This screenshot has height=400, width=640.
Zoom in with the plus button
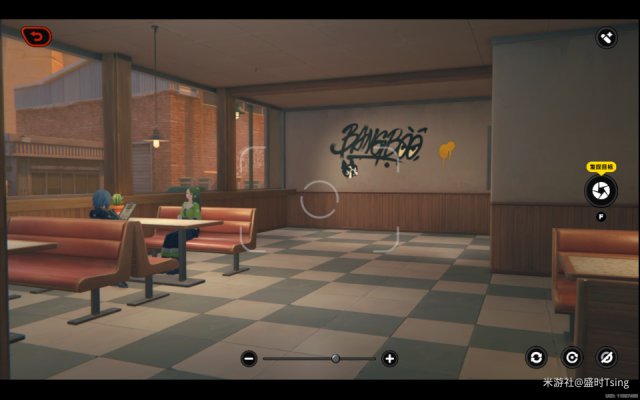(x=389, y=358)
